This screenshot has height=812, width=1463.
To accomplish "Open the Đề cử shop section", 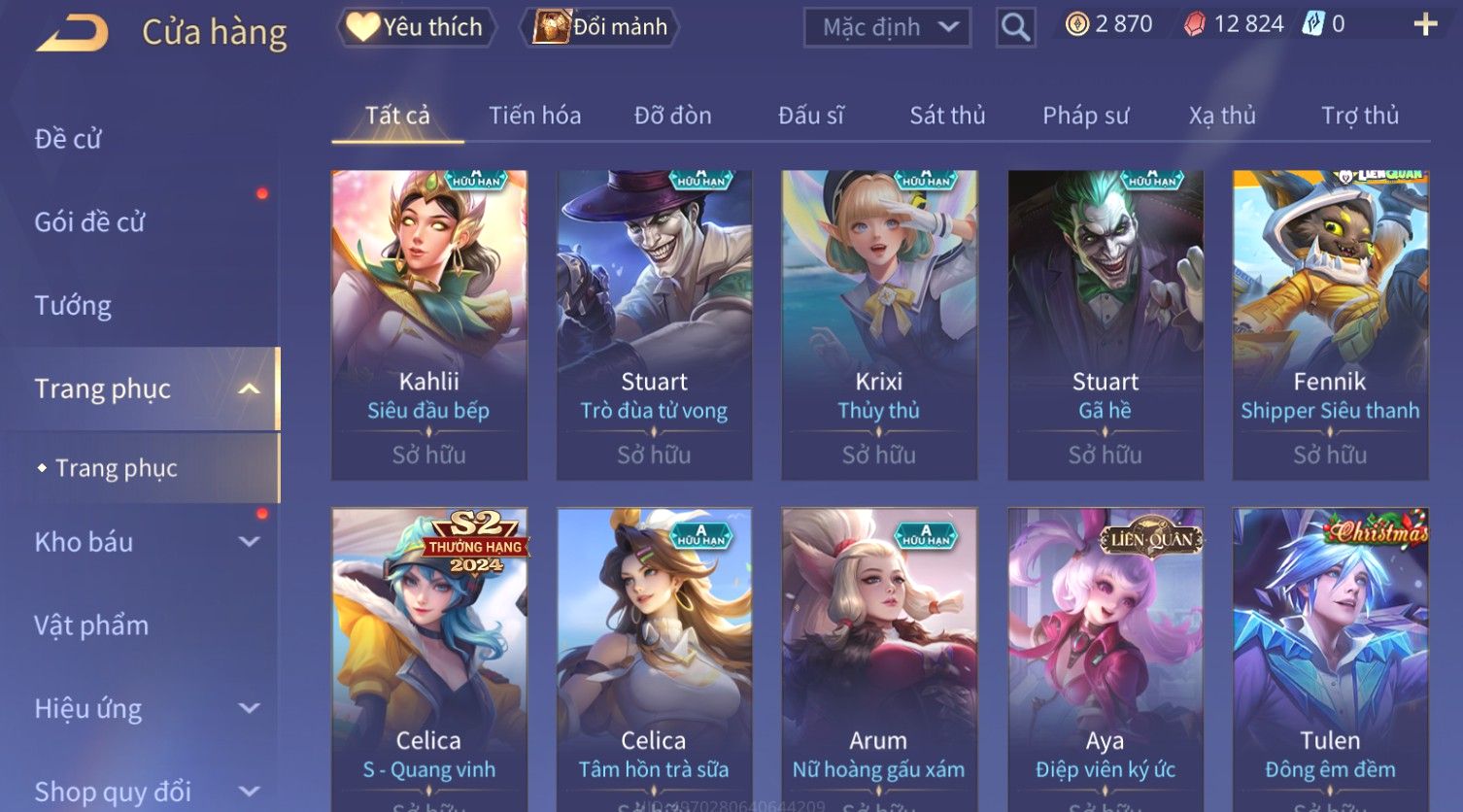I will [68, 139].
